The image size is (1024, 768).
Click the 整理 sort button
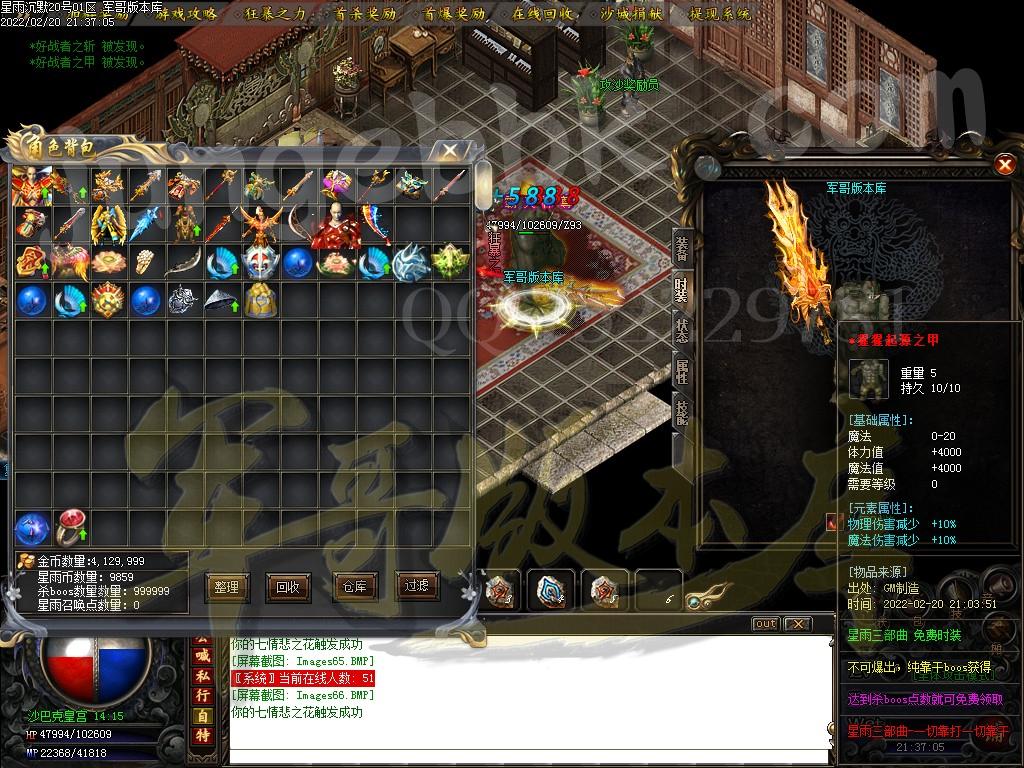[x=226, y=587]
